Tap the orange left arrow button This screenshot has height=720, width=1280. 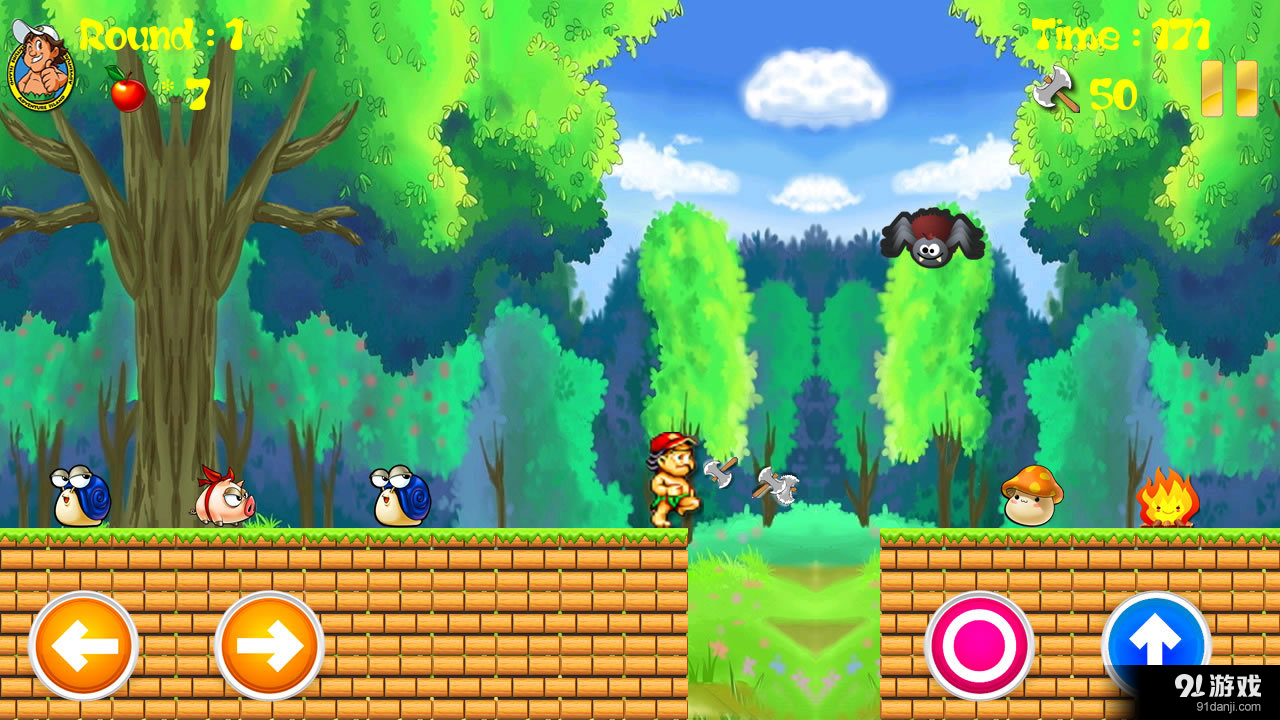(x=83, y=646)
